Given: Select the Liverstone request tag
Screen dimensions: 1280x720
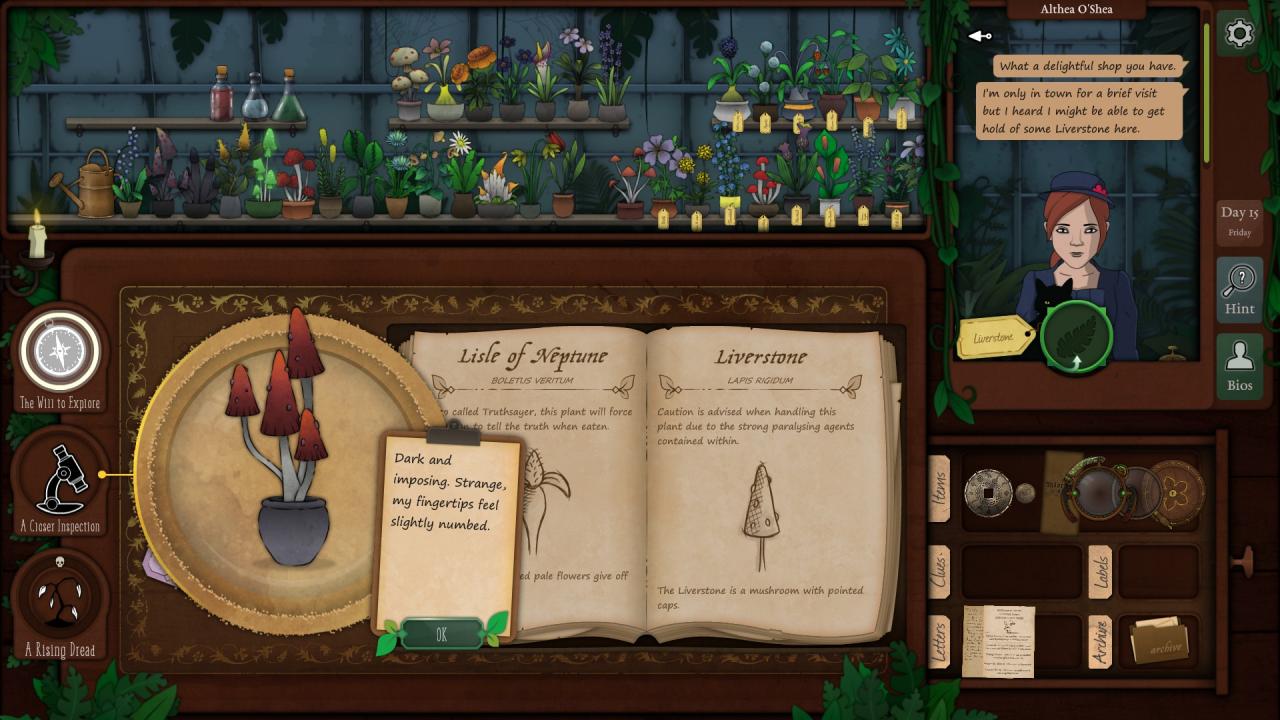Looking at the screenshot, I should point(994,338).
